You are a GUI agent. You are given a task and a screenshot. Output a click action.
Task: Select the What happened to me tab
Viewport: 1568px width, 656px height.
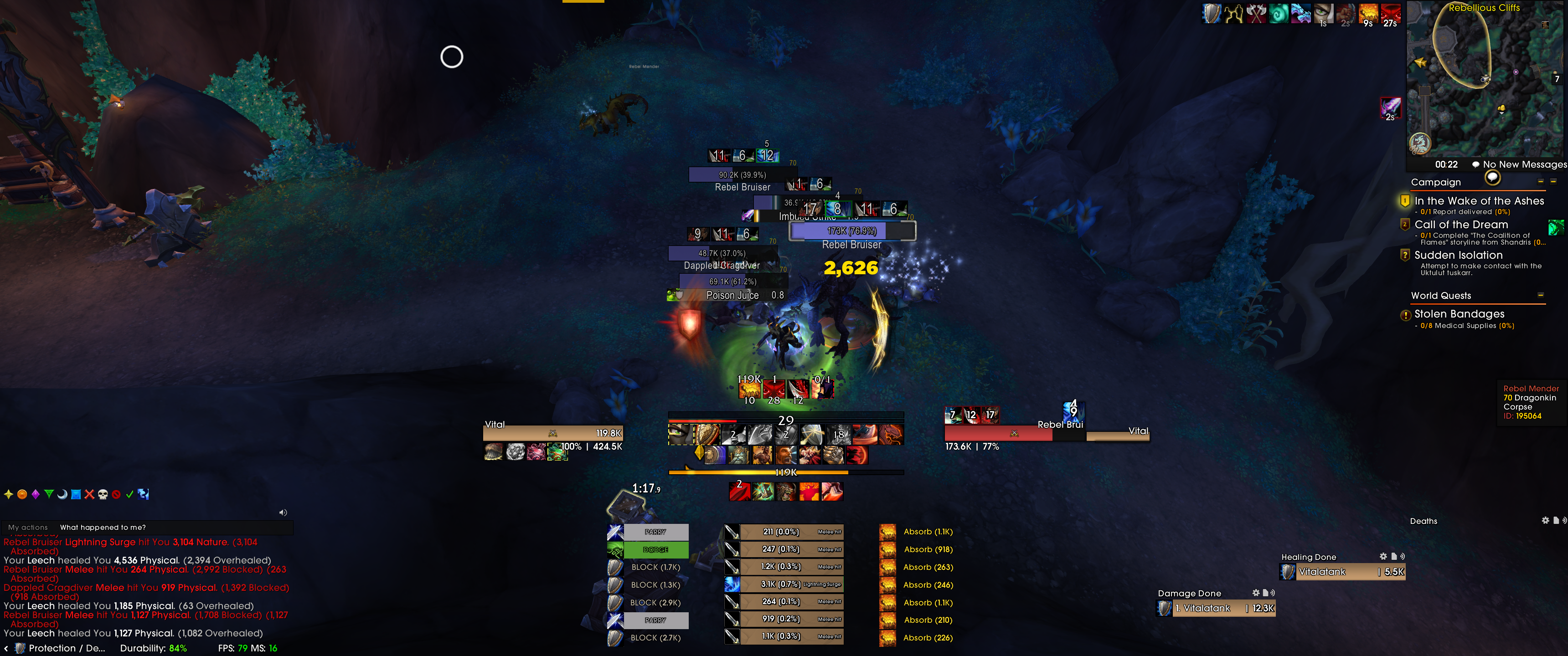click(103, 528)
